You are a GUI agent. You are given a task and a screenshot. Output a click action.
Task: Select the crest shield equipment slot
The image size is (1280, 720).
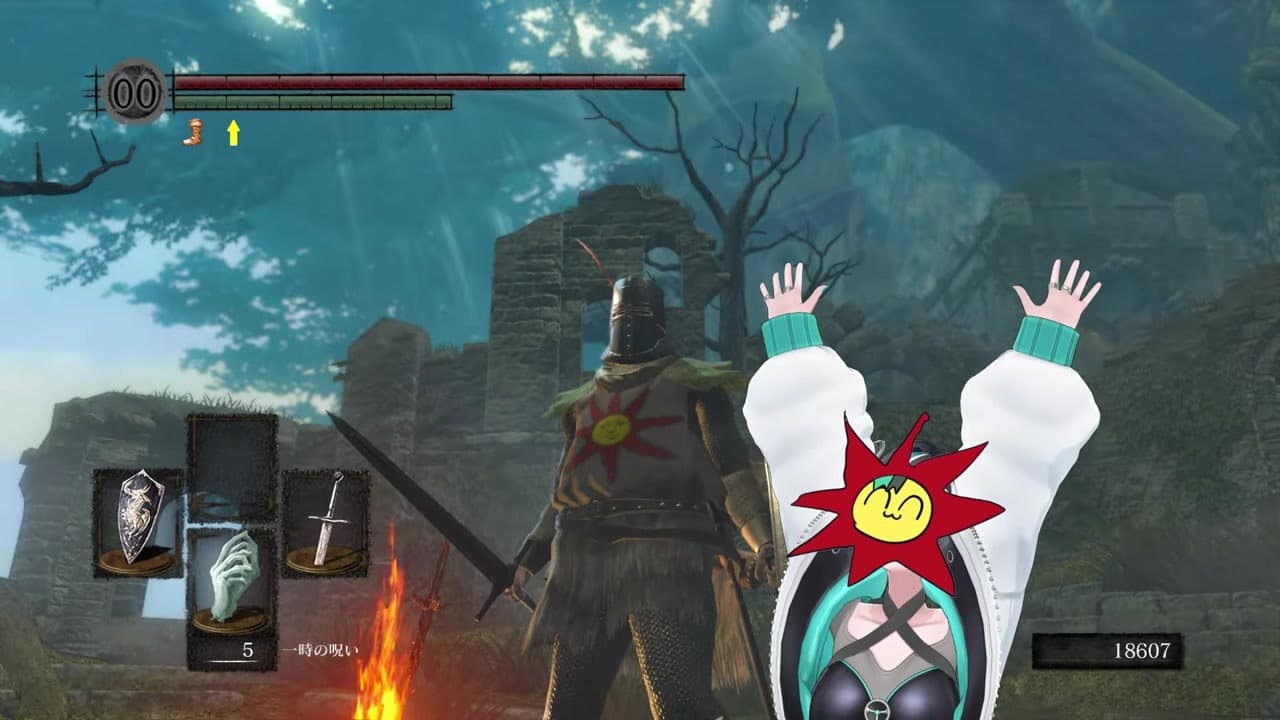138,523
